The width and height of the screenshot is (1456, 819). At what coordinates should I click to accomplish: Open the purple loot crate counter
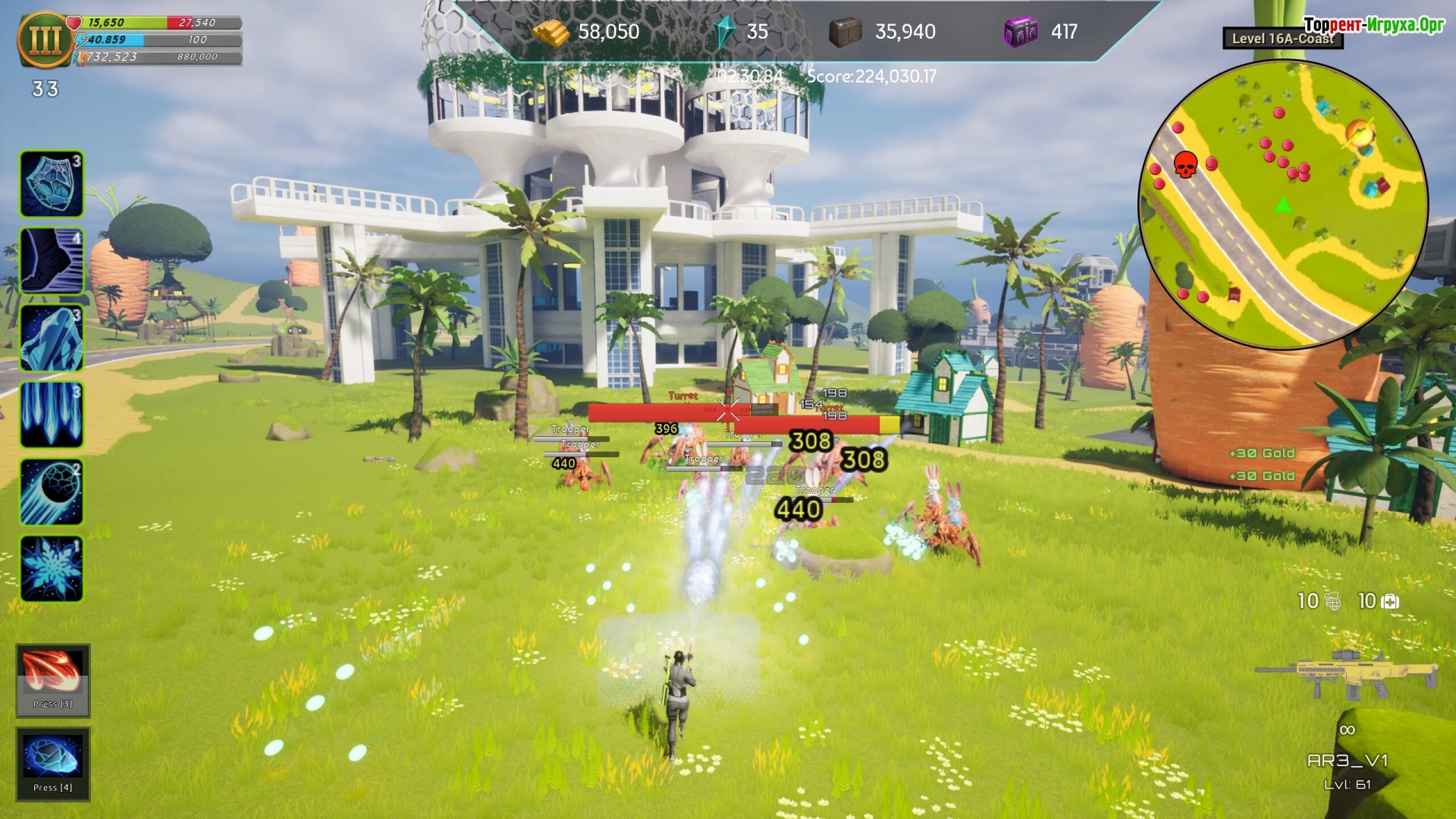(x=1020, y=32)
